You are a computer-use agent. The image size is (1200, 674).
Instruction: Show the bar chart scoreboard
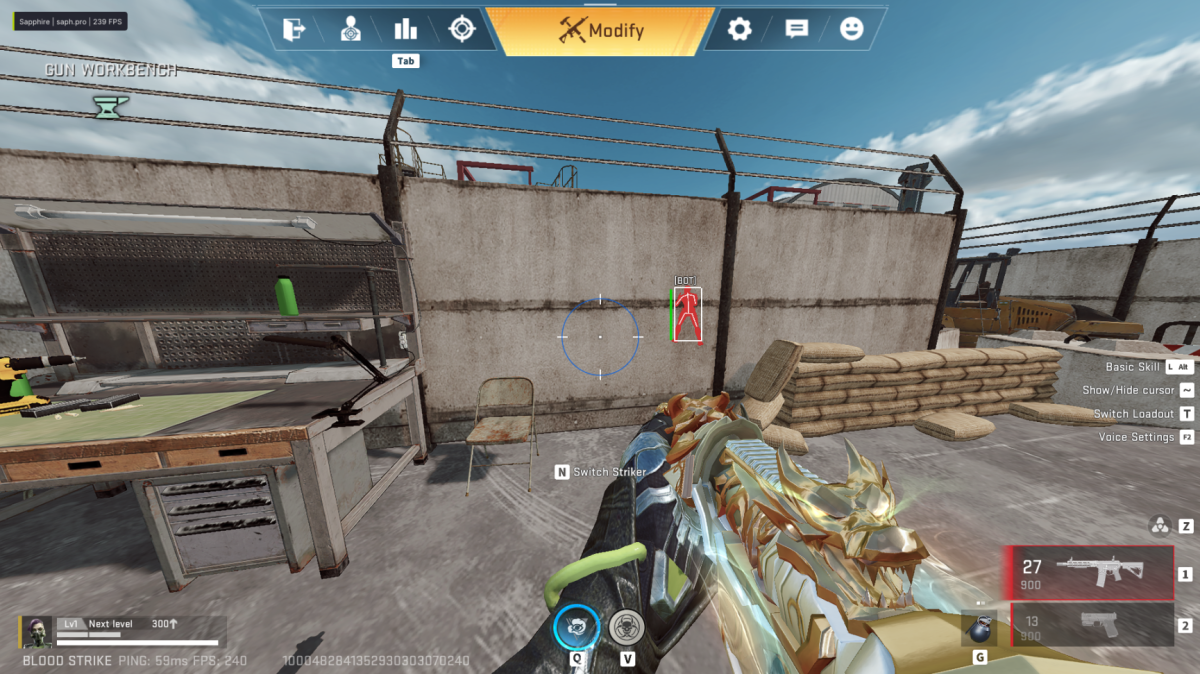[x=405, y=29]
